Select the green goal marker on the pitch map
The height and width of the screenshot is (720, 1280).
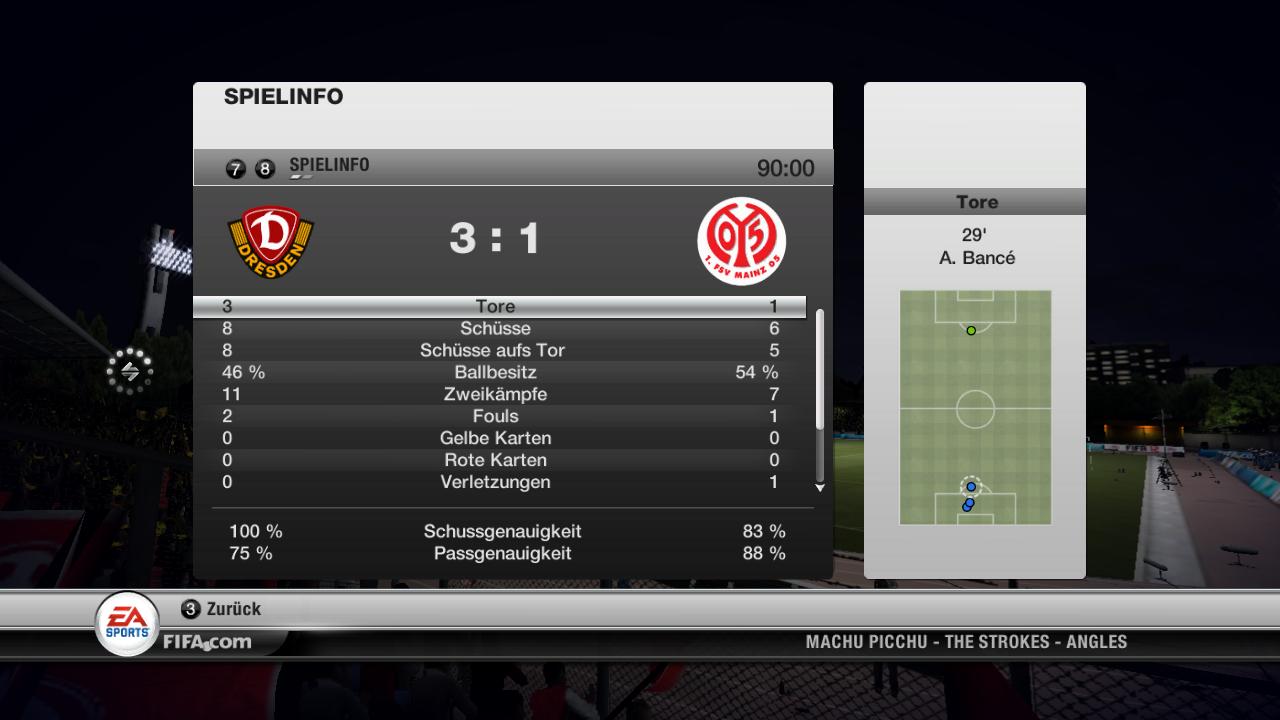971,331
